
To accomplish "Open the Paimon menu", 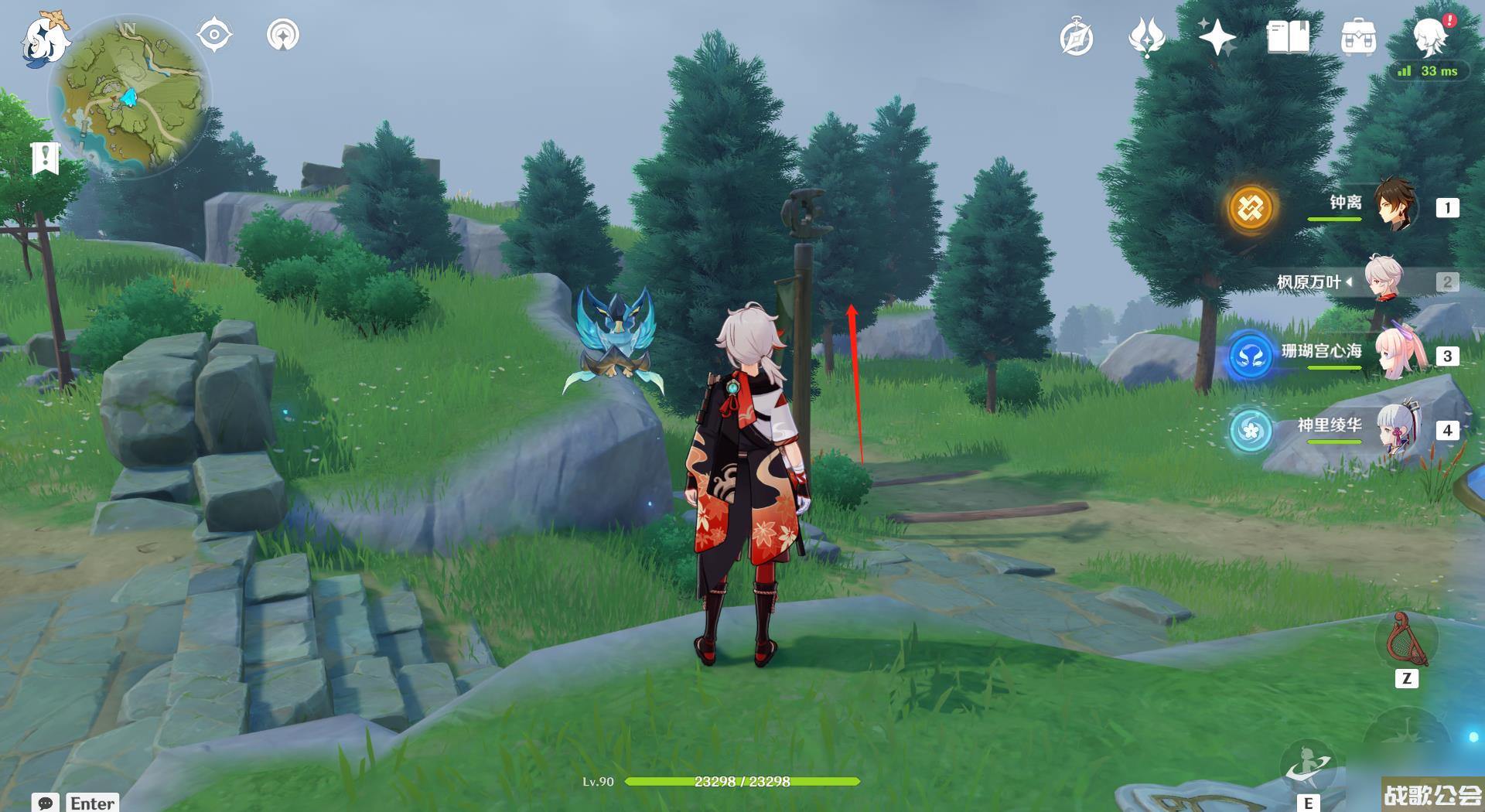I will [43, 39].
